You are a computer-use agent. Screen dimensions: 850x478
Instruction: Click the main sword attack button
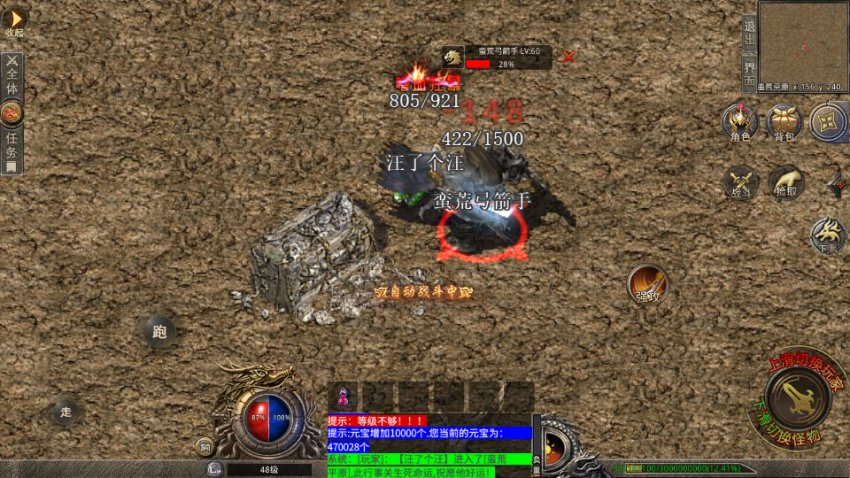tap(797, 398)
